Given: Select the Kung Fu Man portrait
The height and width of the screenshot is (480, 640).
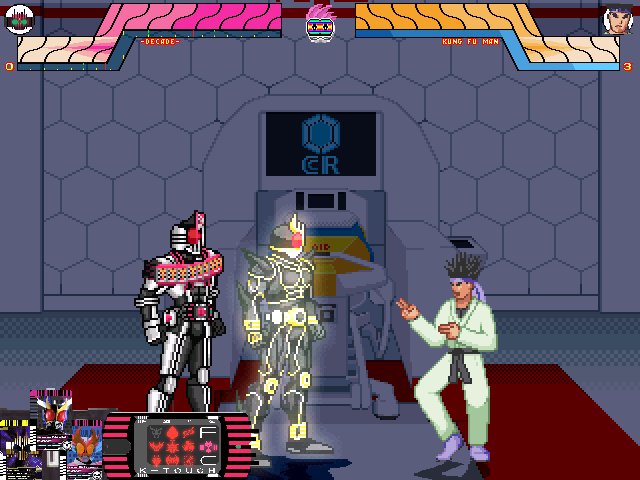Looking at the screenshot, I should (617, 19).
